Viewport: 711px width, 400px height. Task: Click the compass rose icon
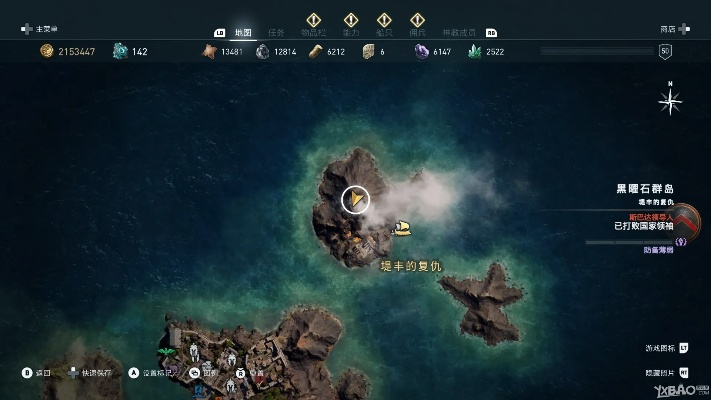pyautogui.click(x=670, y=101)
